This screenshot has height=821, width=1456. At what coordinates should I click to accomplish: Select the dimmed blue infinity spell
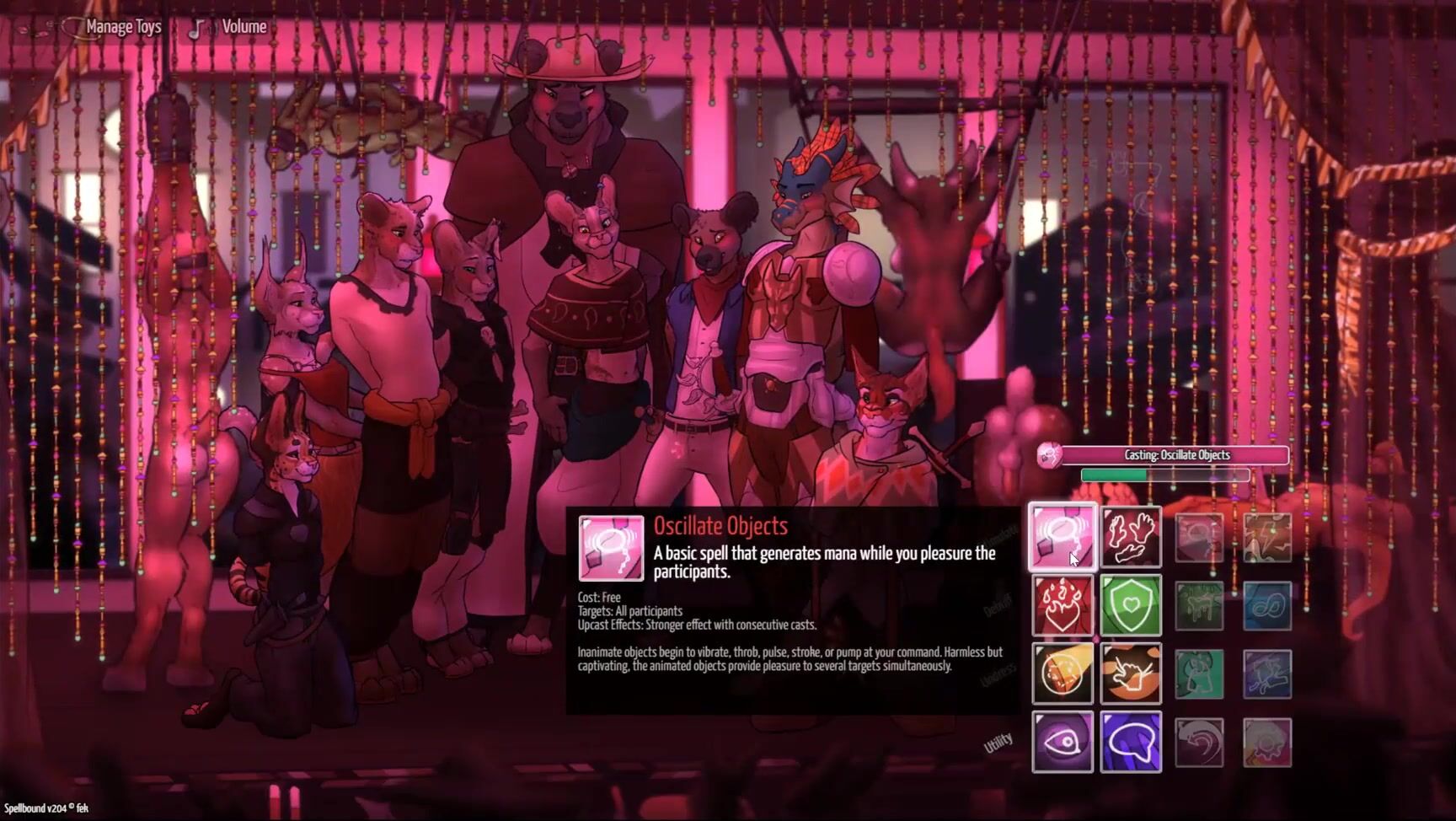(1267, 605)
